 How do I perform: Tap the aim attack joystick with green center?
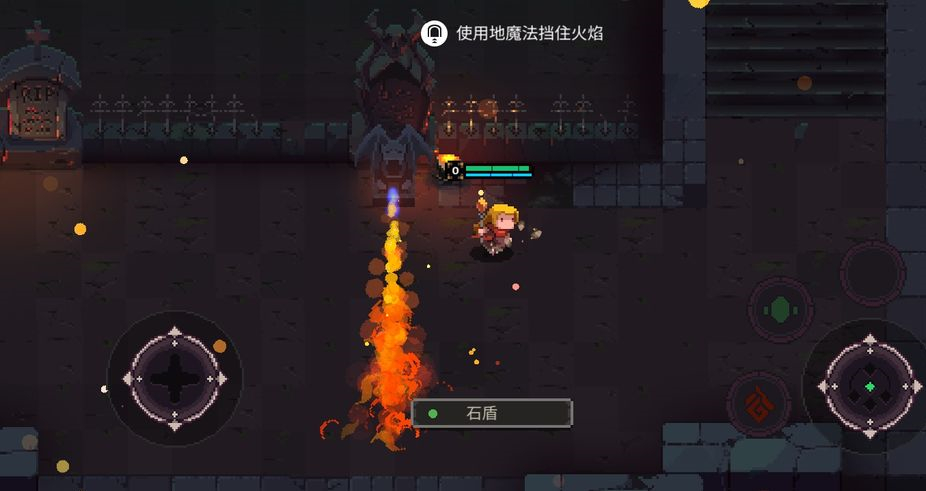tap(869, 386)
